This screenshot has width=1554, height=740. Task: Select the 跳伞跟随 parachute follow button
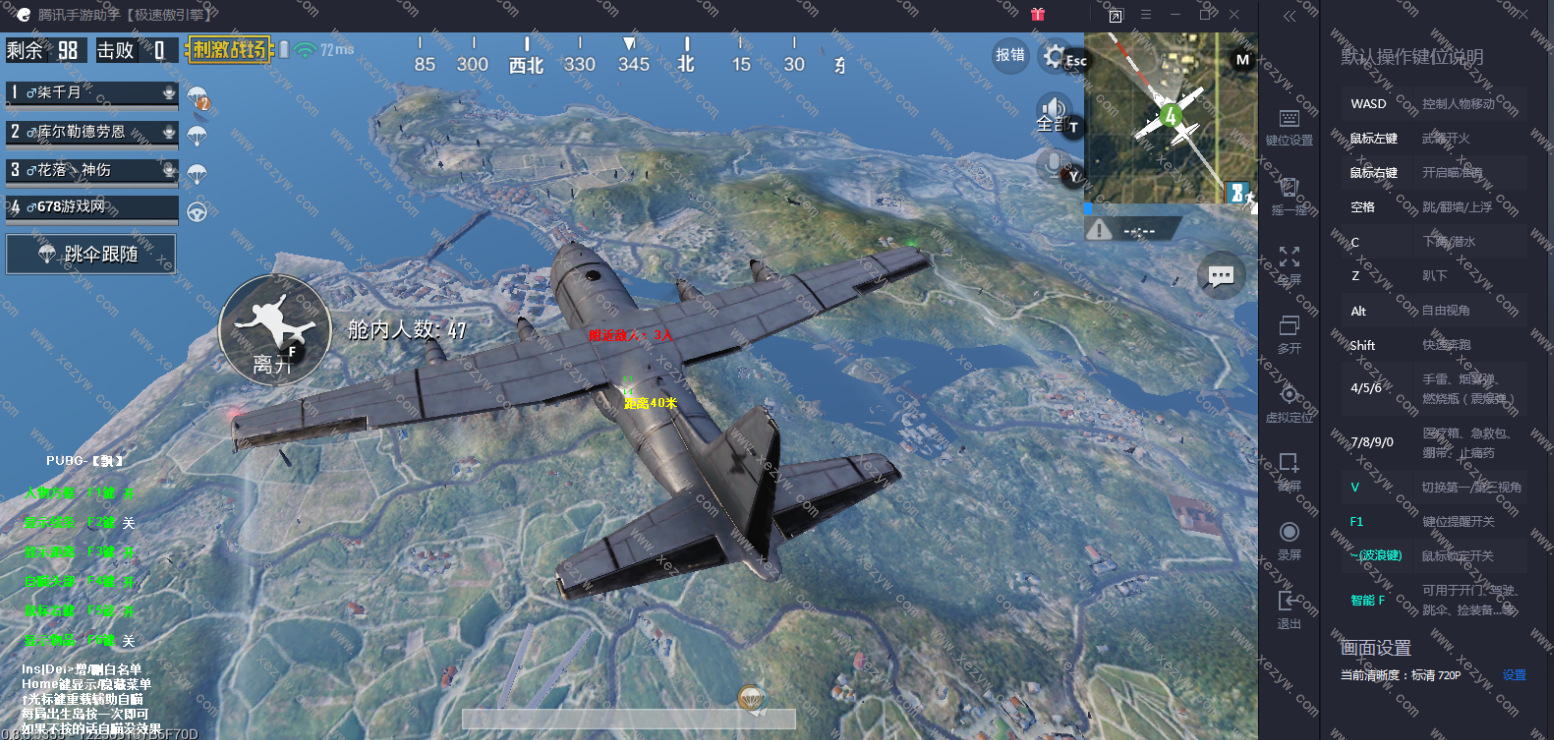91,254
